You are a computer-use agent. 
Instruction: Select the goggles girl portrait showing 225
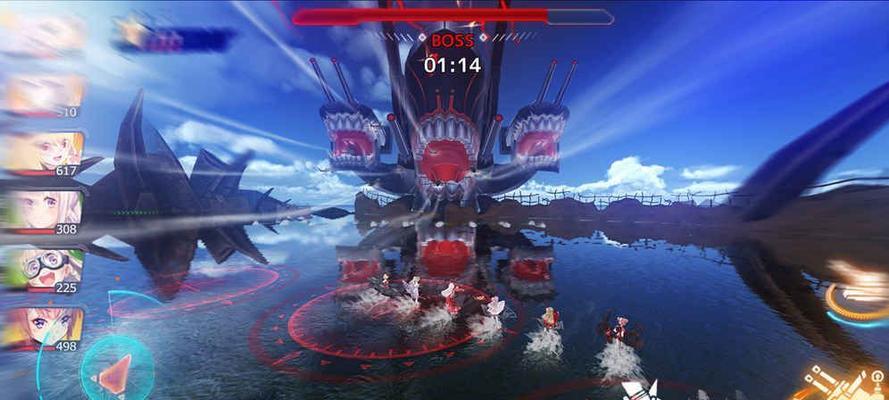(x=42, y=268)
